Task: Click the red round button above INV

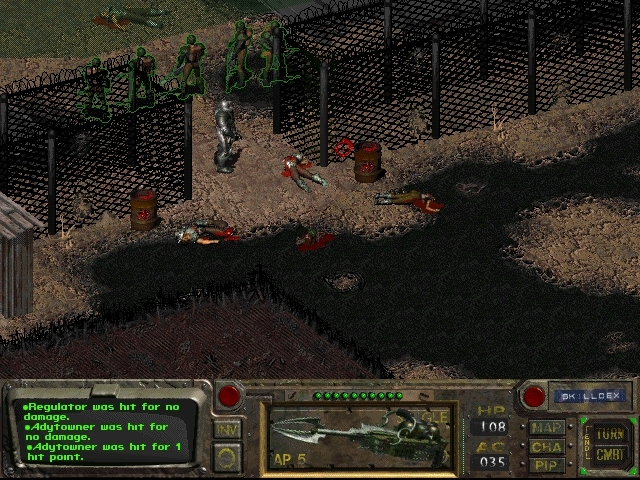Action: [229, 395]
